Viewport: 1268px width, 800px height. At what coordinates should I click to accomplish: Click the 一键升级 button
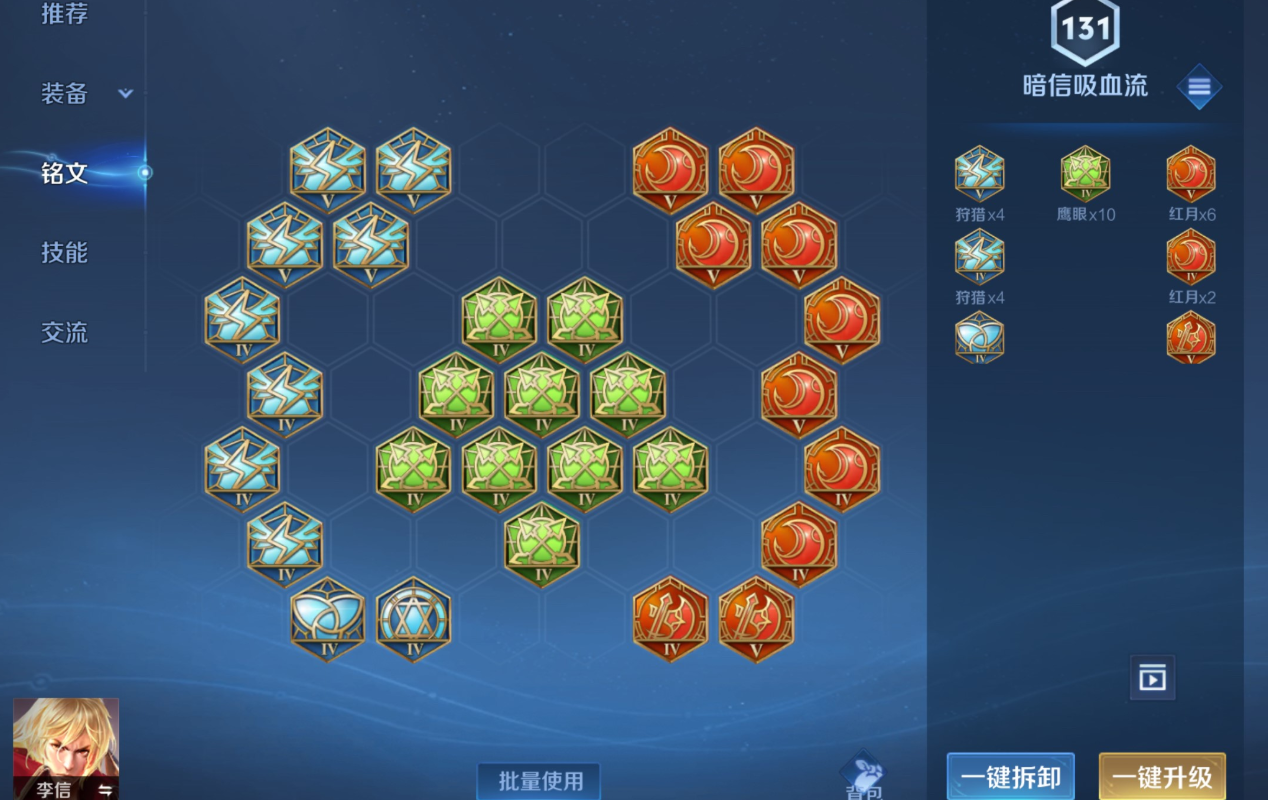pyautogui.click(x=1162, y=777)
